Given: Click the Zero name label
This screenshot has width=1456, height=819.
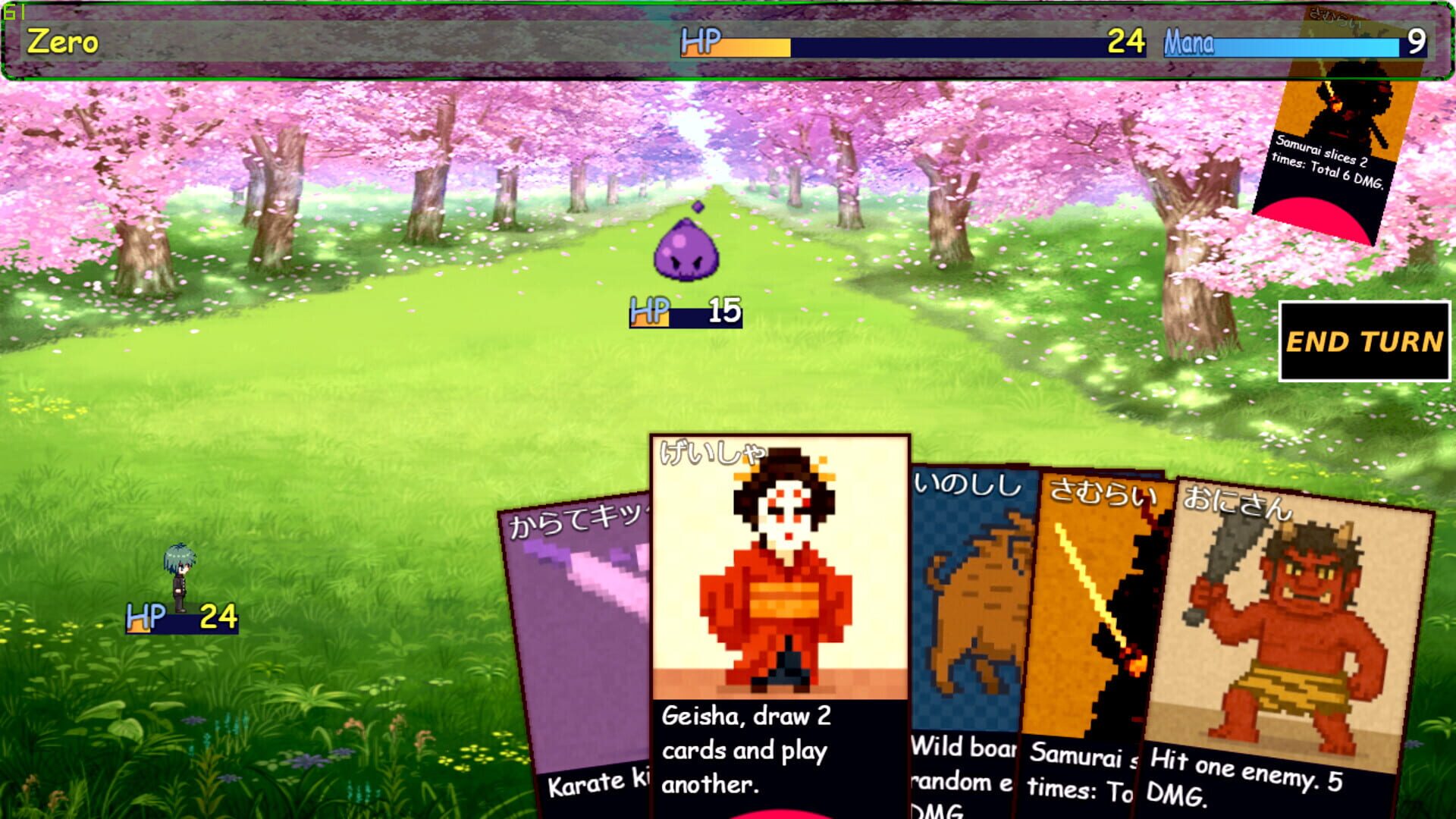Looking at the screenshot, I should (x=57, y=42).
